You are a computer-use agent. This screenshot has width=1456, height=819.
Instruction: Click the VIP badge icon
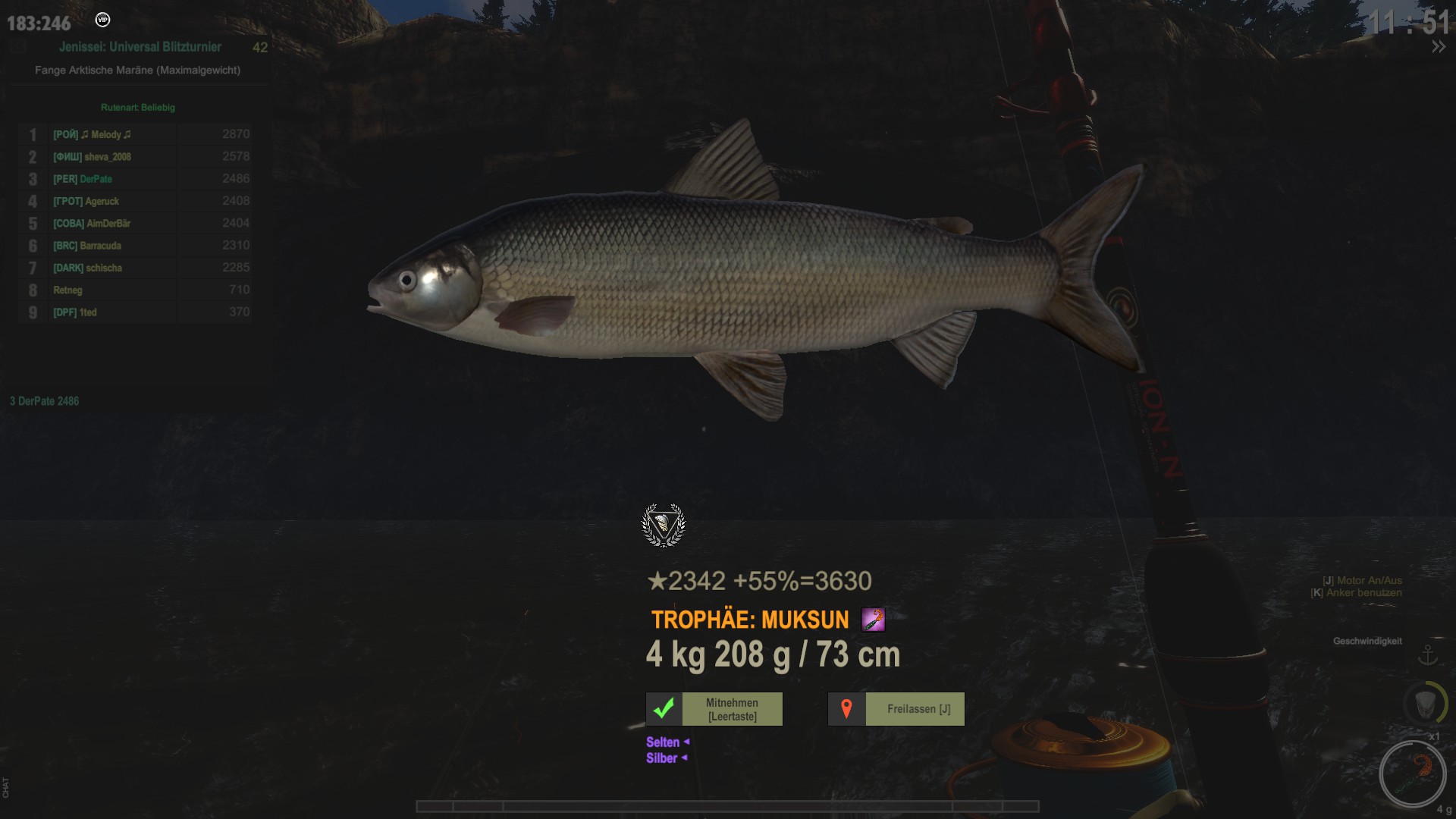[x=102, y=20]
